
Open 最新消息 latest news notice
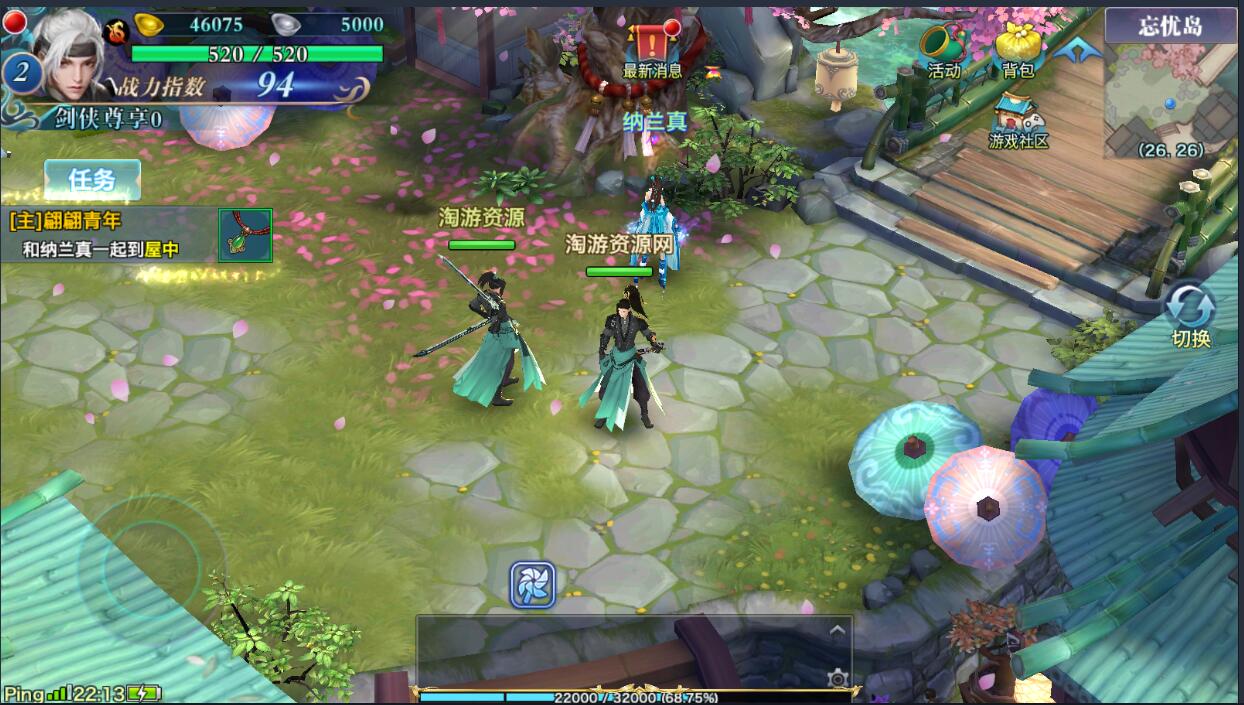[x=652, y=48]
